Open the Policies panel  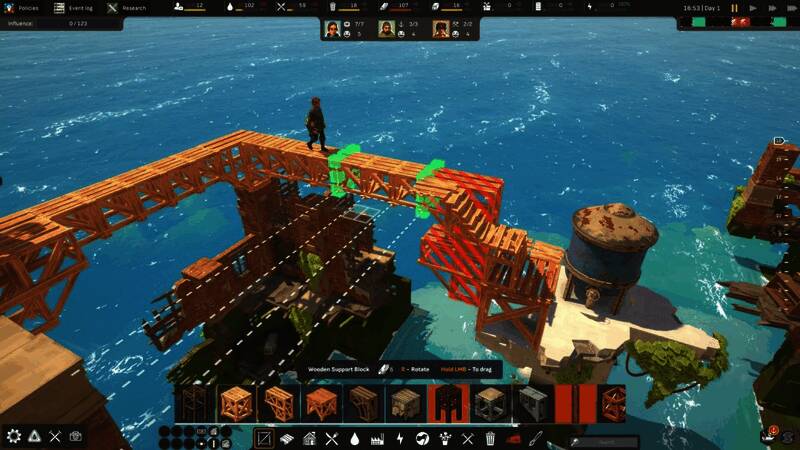(x=24, y=7)
